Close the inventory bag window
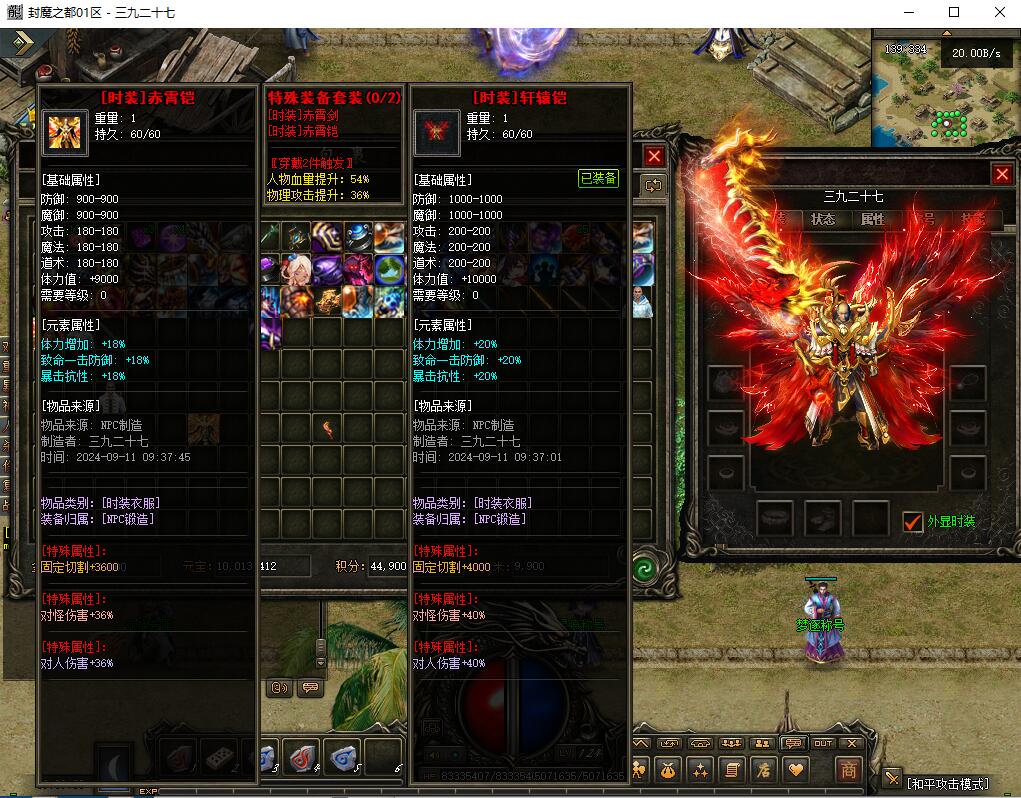This screenshot has width=1021, height=798. pos(654,157)
